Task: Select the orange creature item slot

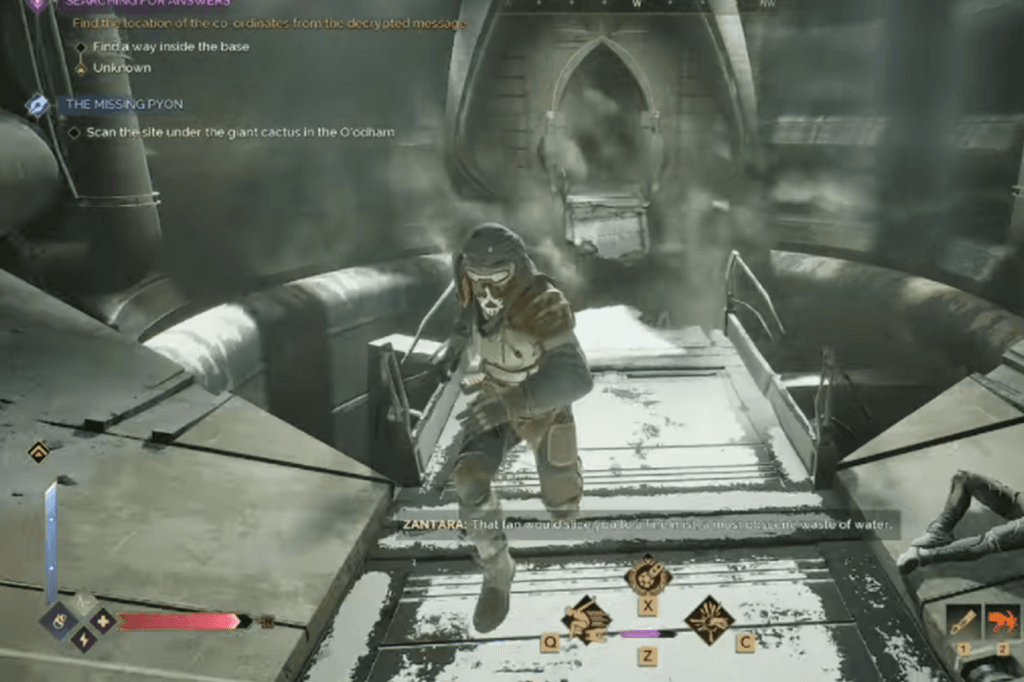Action: 1003,621
